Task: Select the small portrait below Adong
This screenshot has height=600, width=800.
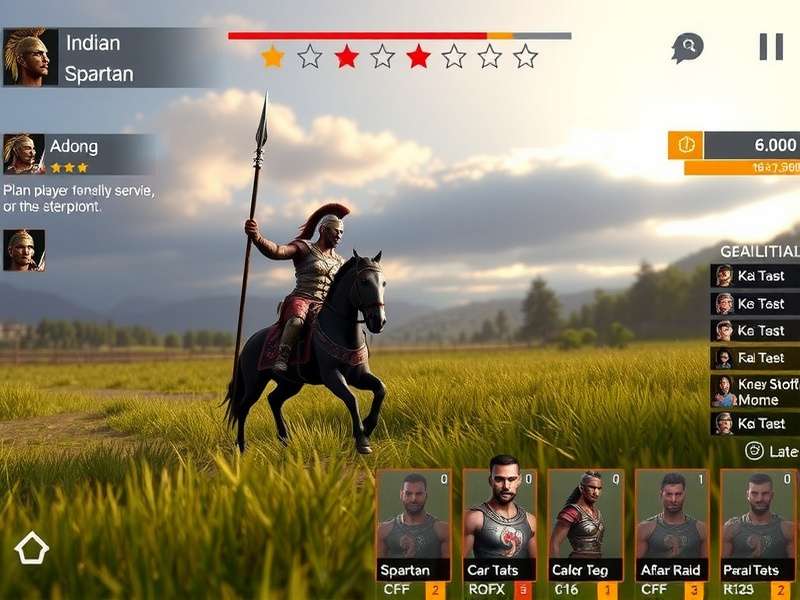Action: pos(24,250)
